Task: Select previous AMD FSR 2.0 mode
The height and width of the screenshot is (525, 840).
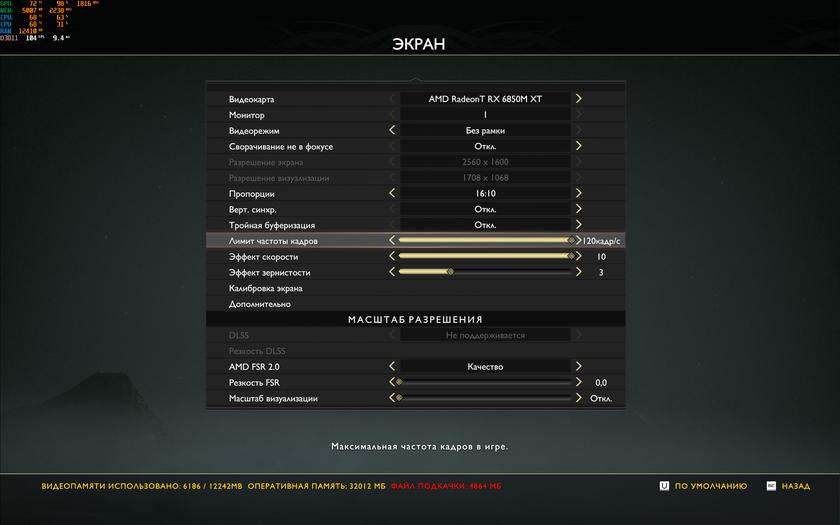Action: click(392, 367)
